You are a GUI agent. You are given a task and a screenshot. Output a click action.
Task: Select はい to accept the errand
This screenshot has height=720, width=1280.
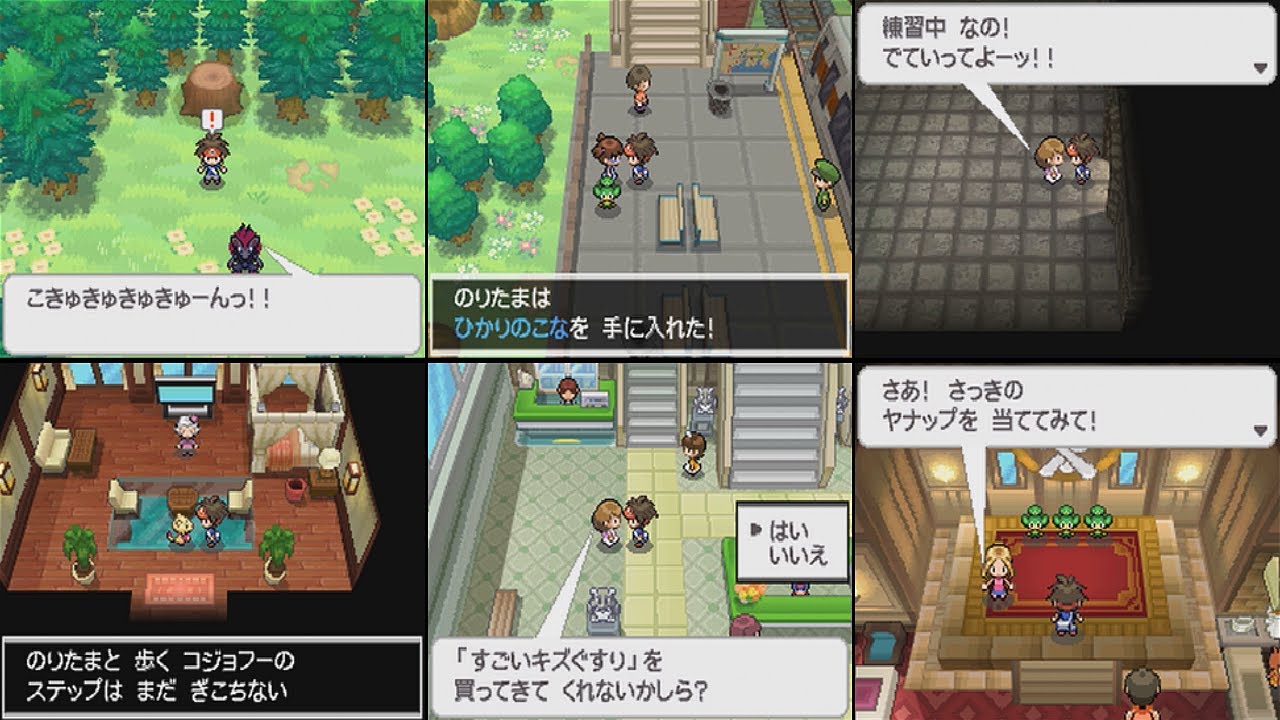pos(788,528)
